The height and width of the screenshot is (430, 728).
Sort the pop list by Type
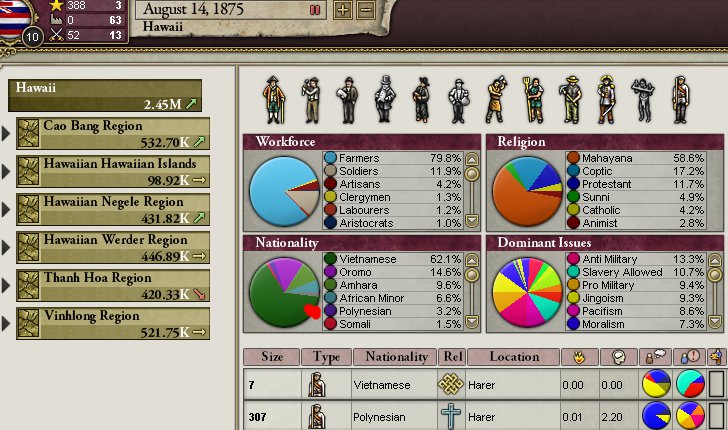[x=327, y=357]
